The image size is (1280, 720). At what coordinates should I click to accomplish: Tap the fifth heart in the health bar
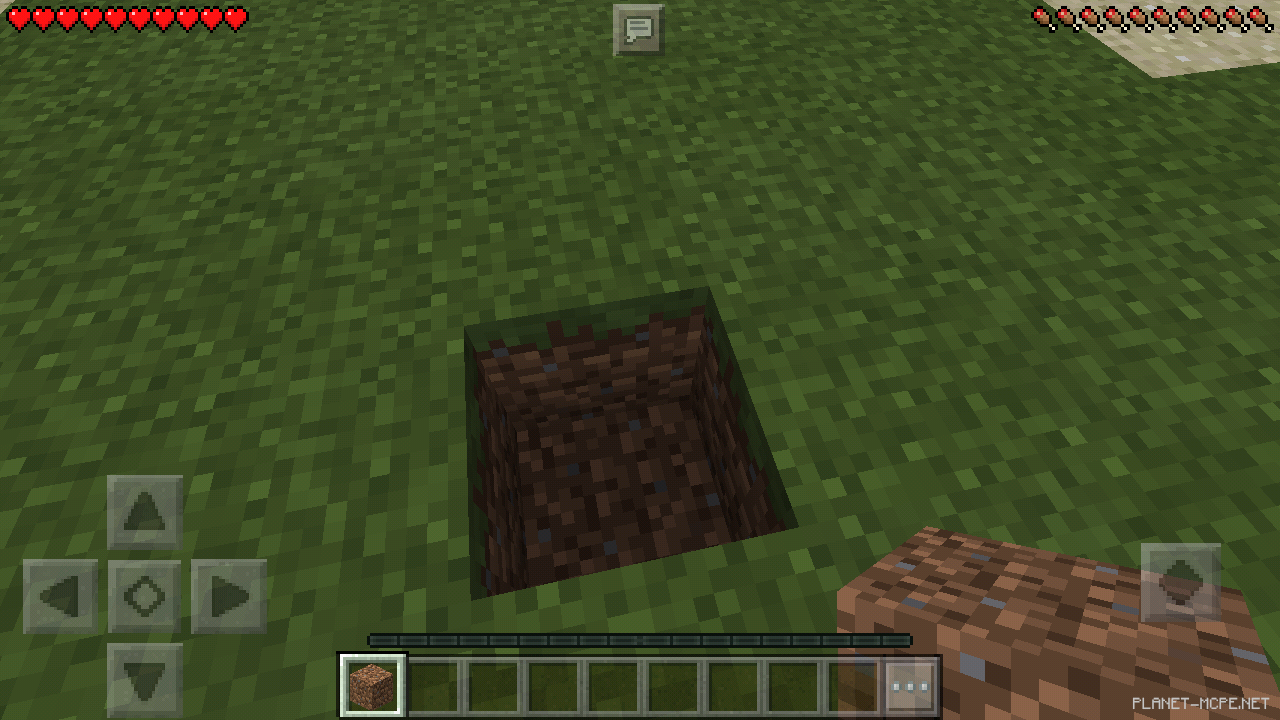pyautogui.click(x=112, y=16)
